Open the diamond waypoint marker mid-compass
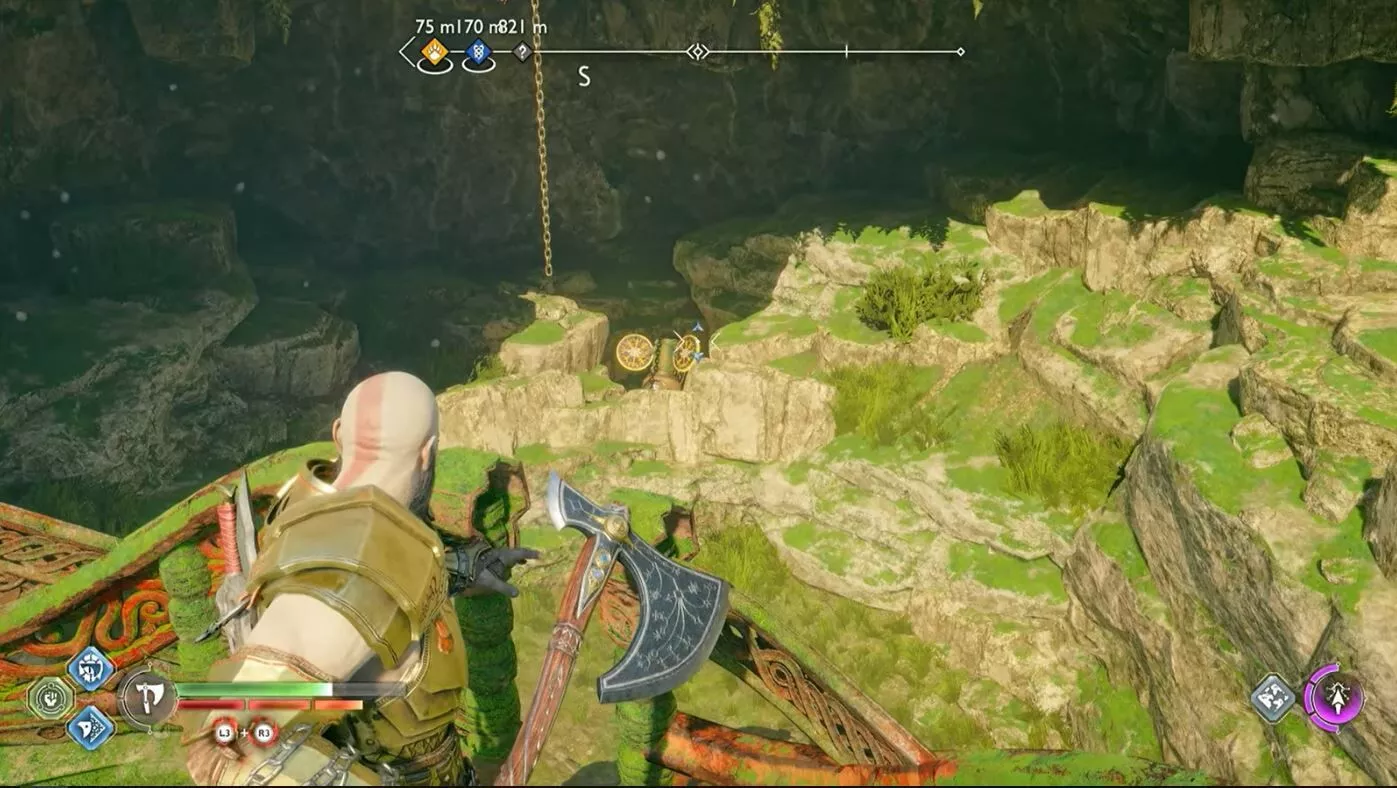The image size is (1397, 788). coord(698,50)
